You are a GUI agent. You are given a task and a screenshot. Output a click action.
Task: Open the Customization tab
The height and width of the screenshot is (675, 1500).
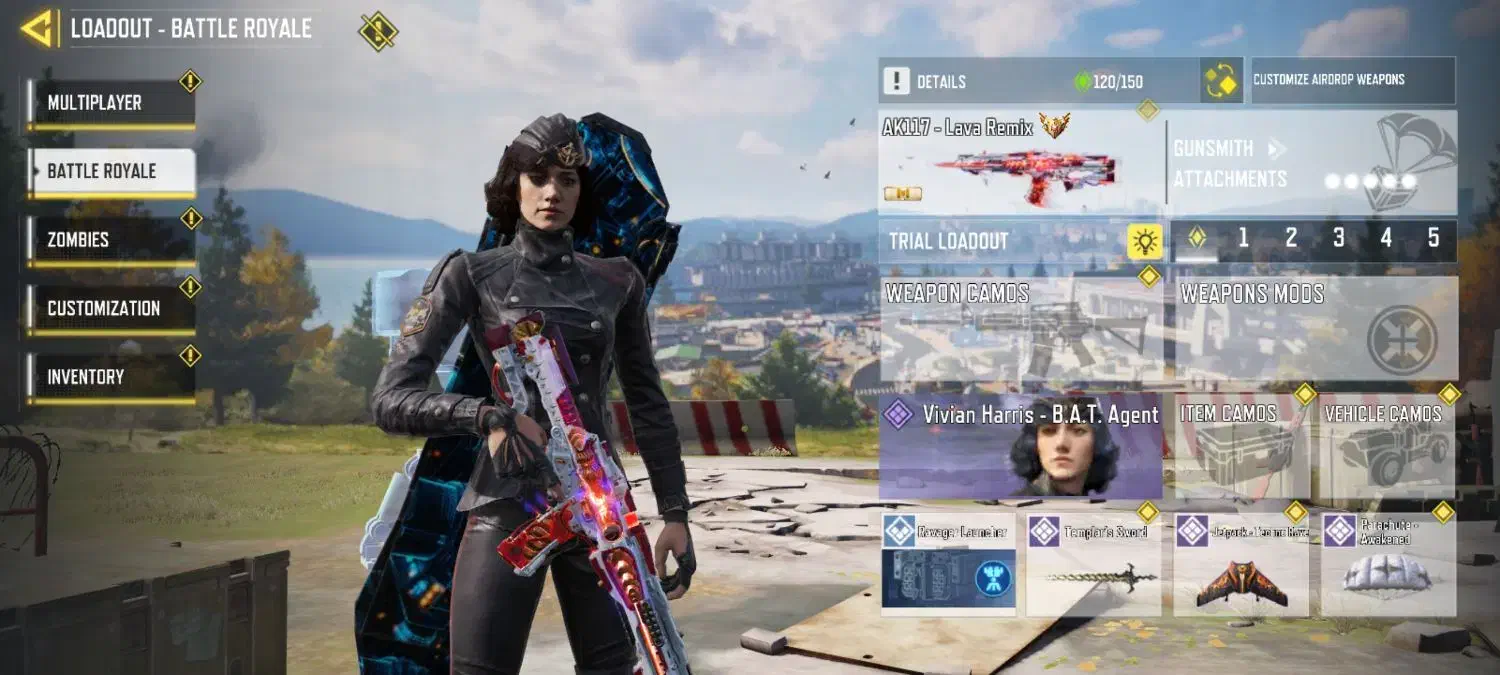point(110,309)
